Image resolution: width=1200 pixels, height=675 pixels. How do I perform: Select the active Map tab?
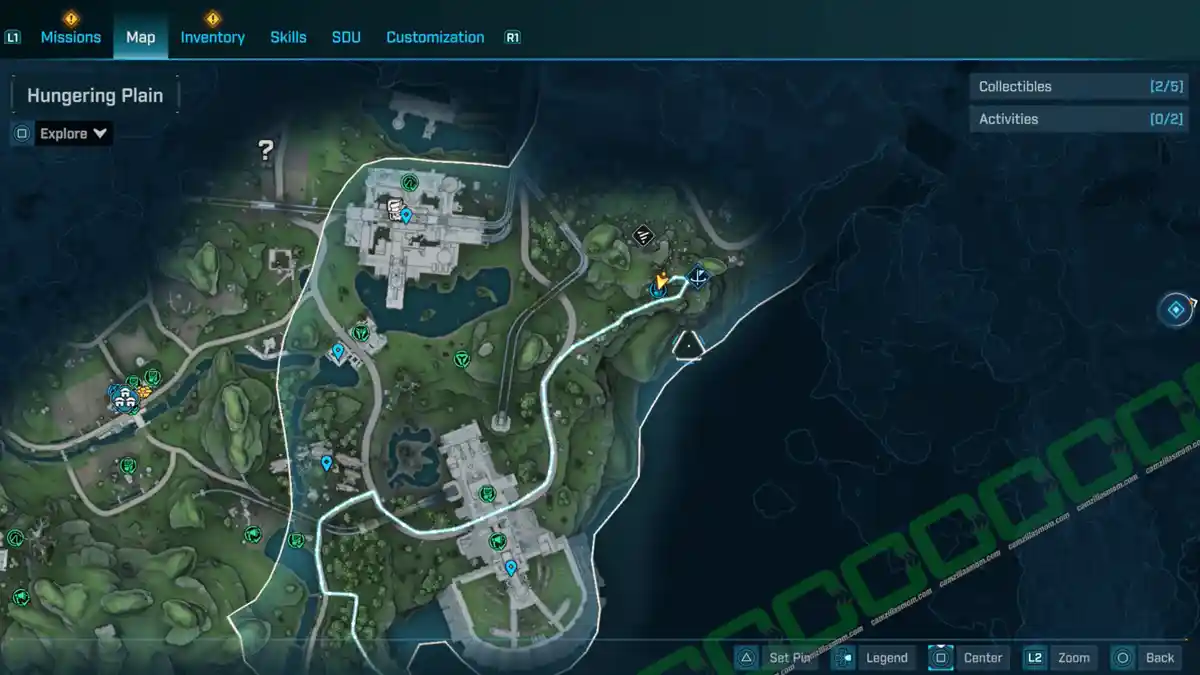tap(140, 37)
